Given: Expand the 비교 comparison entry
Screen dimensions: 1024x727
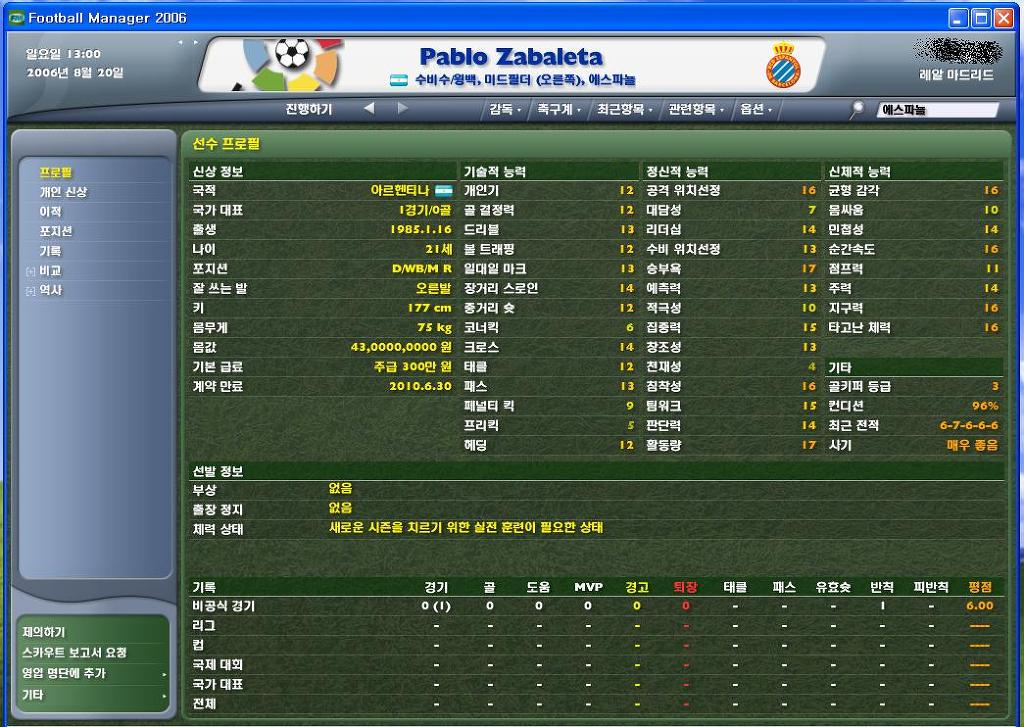Looking at the screenshot, I should click(50, 271).
